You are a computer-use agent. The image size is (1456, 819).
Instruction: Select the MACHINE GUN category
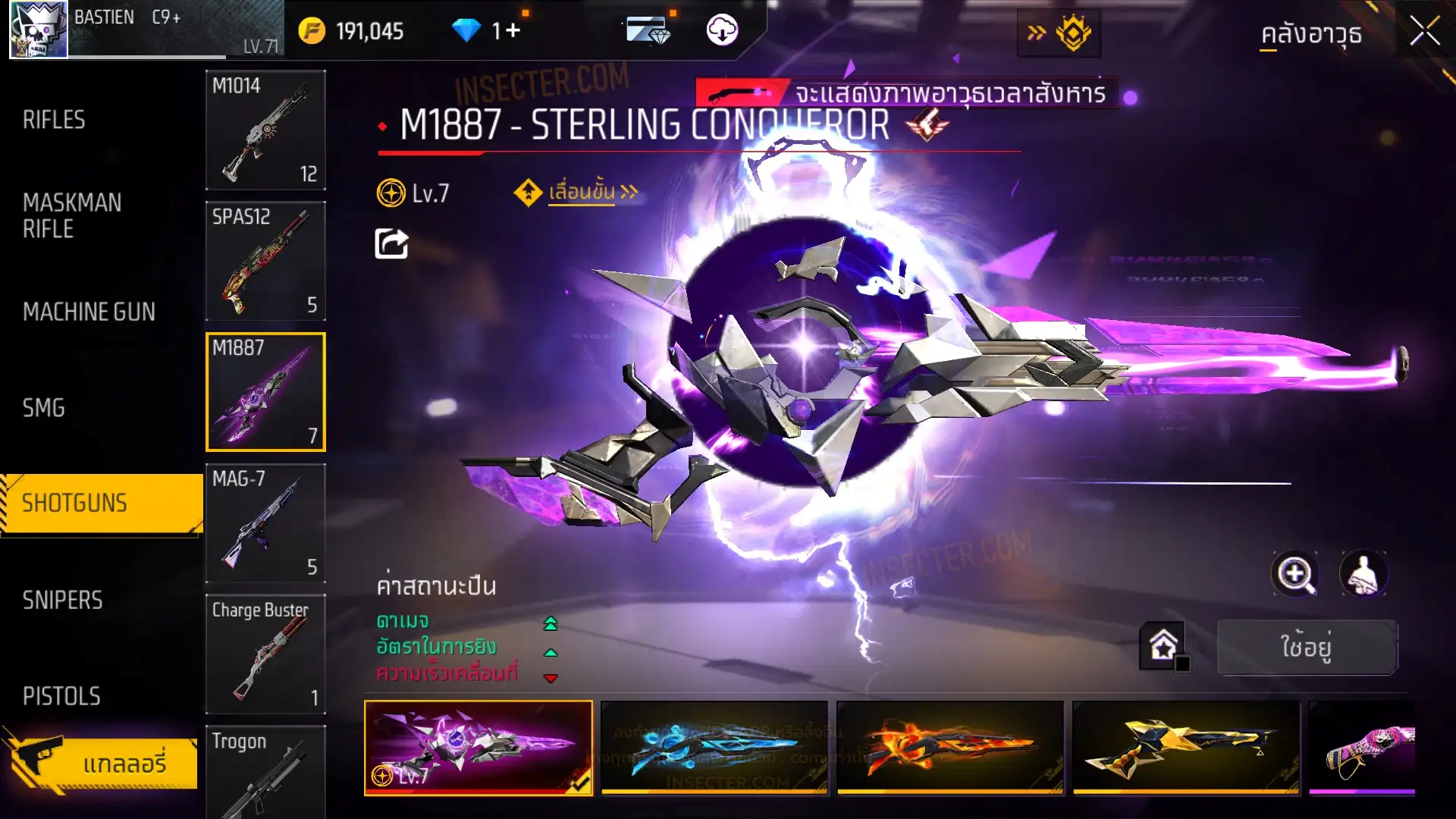[89, 312]
